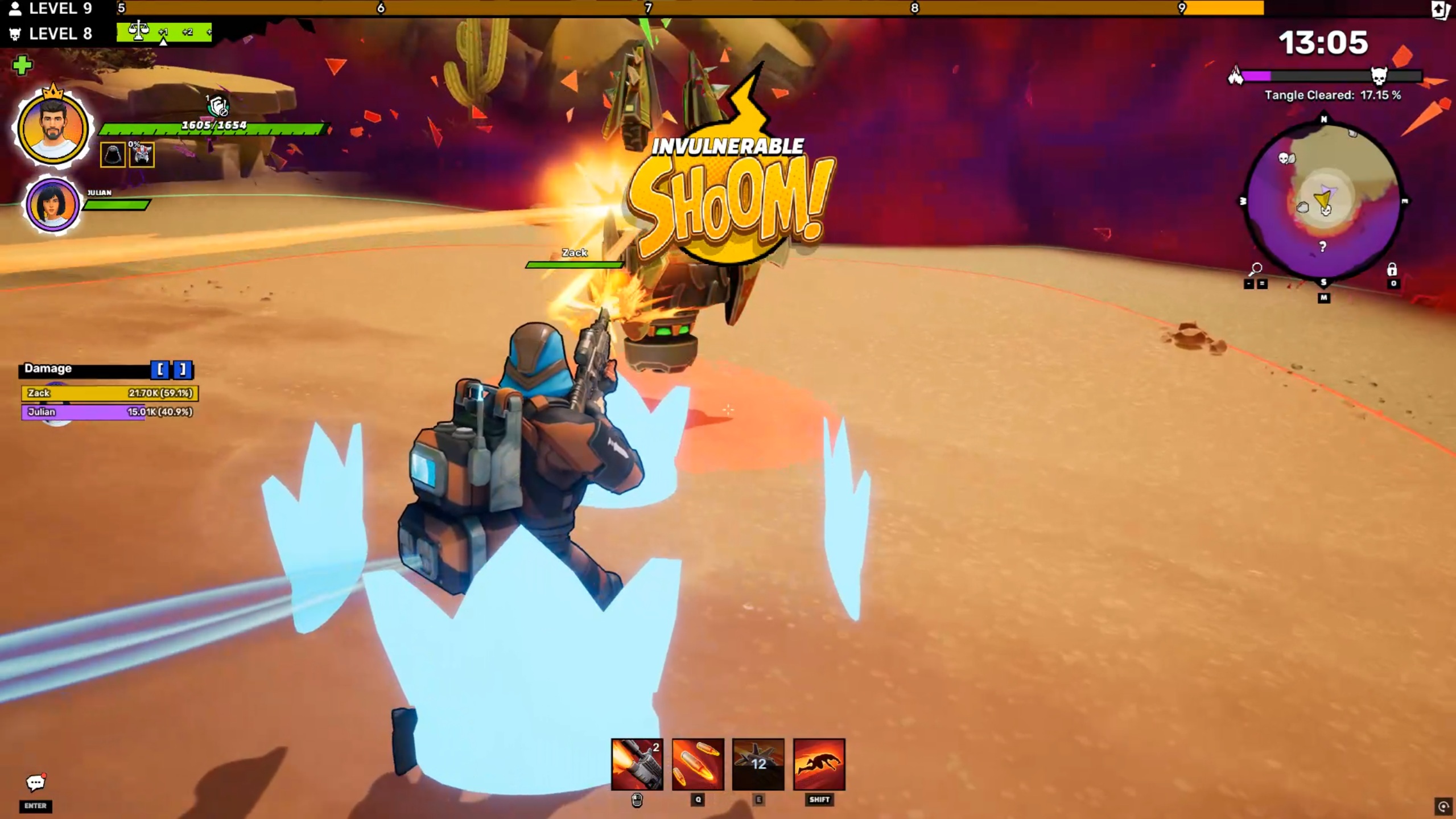Open the cards icon in the top corner

point(1440,10)
